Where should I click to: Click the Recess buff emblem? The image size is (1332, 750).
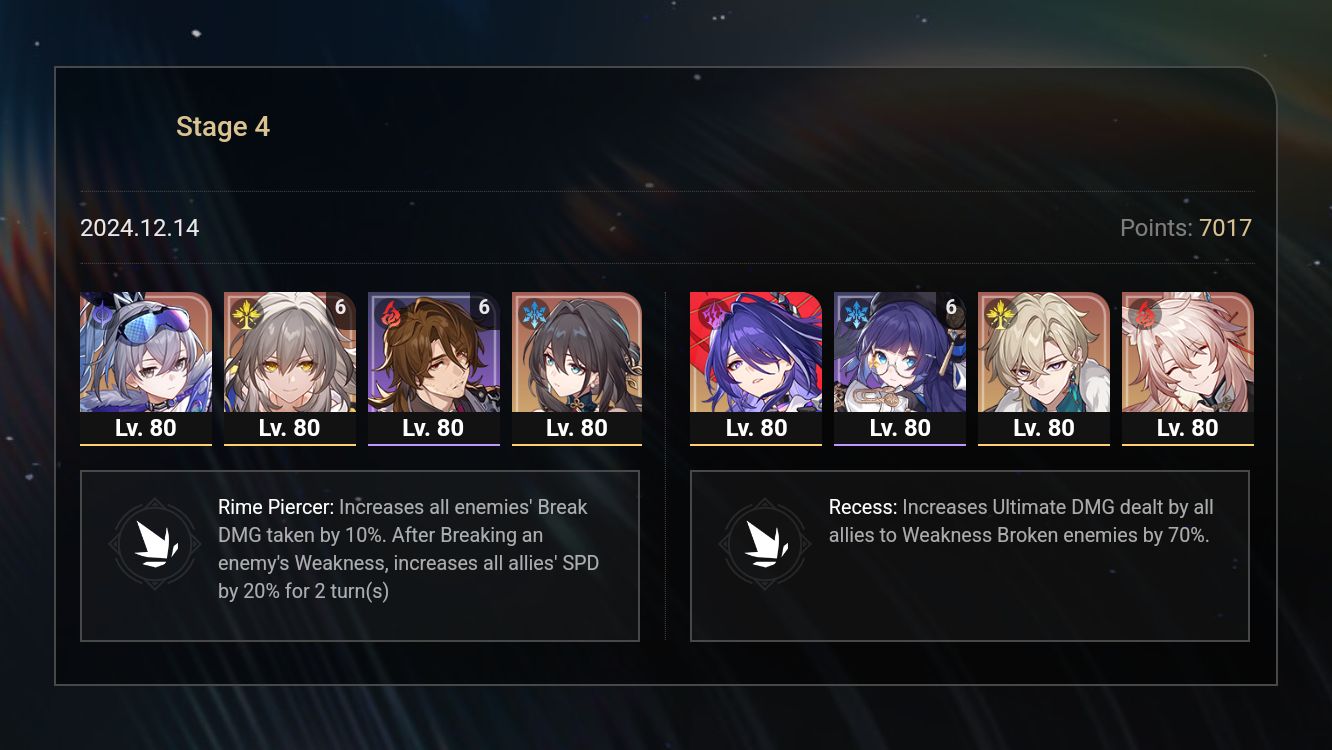tap(765, 544)
